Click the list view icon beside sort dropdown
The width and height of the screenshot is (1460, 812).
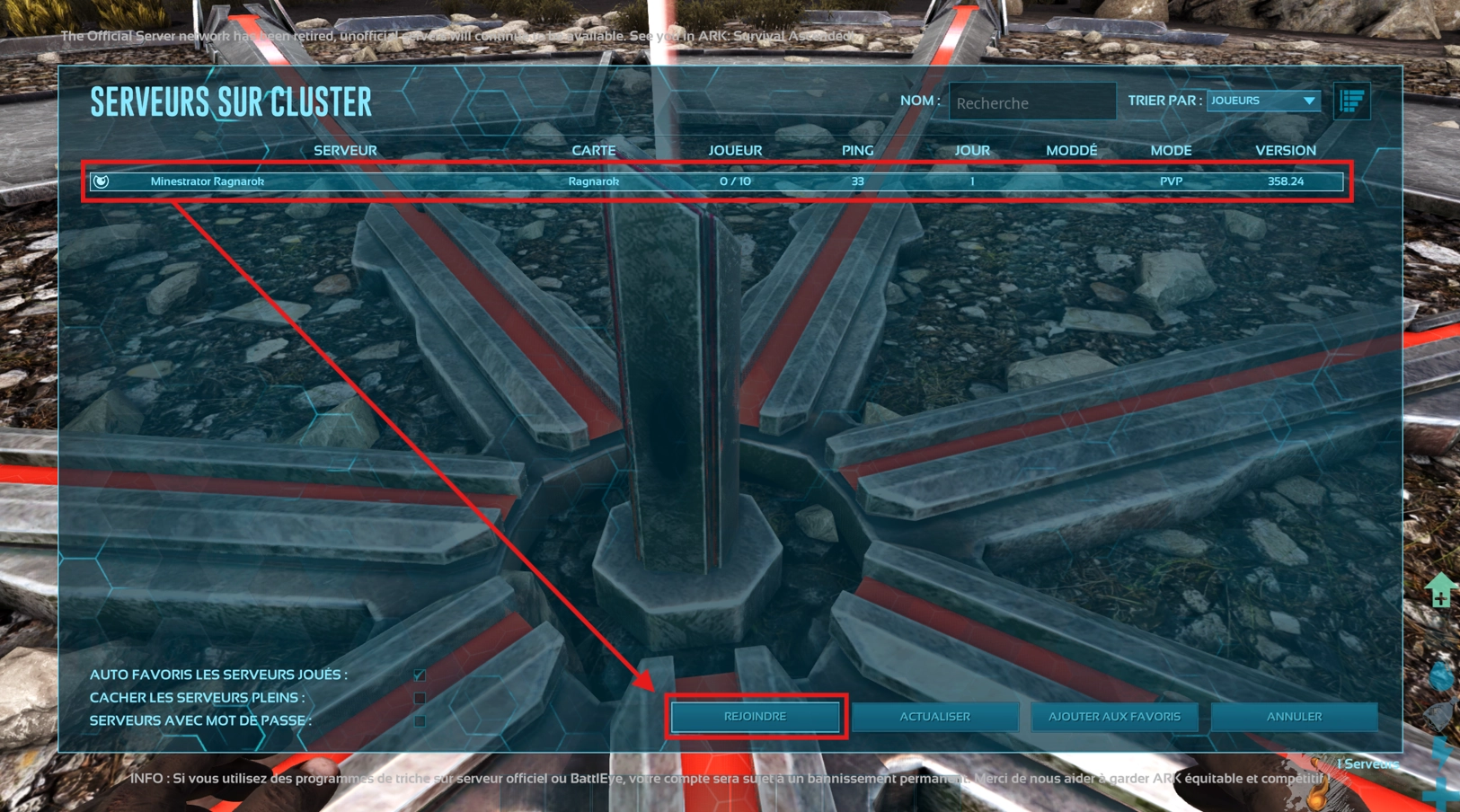[1351, 101]
